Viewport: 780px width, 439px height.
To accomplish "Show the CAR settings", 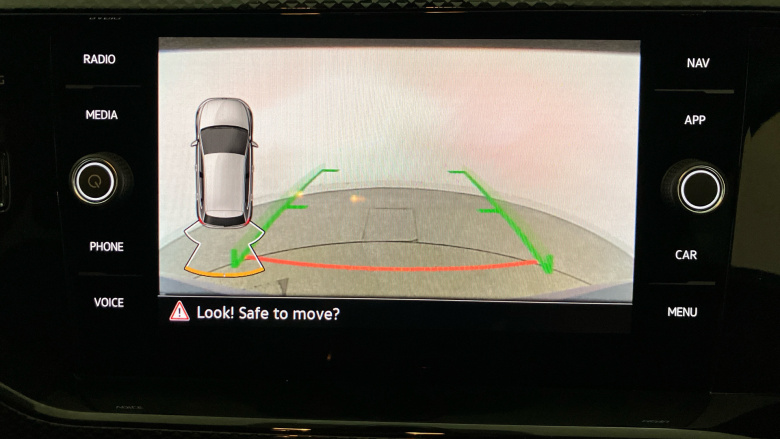I will [686, 255].
